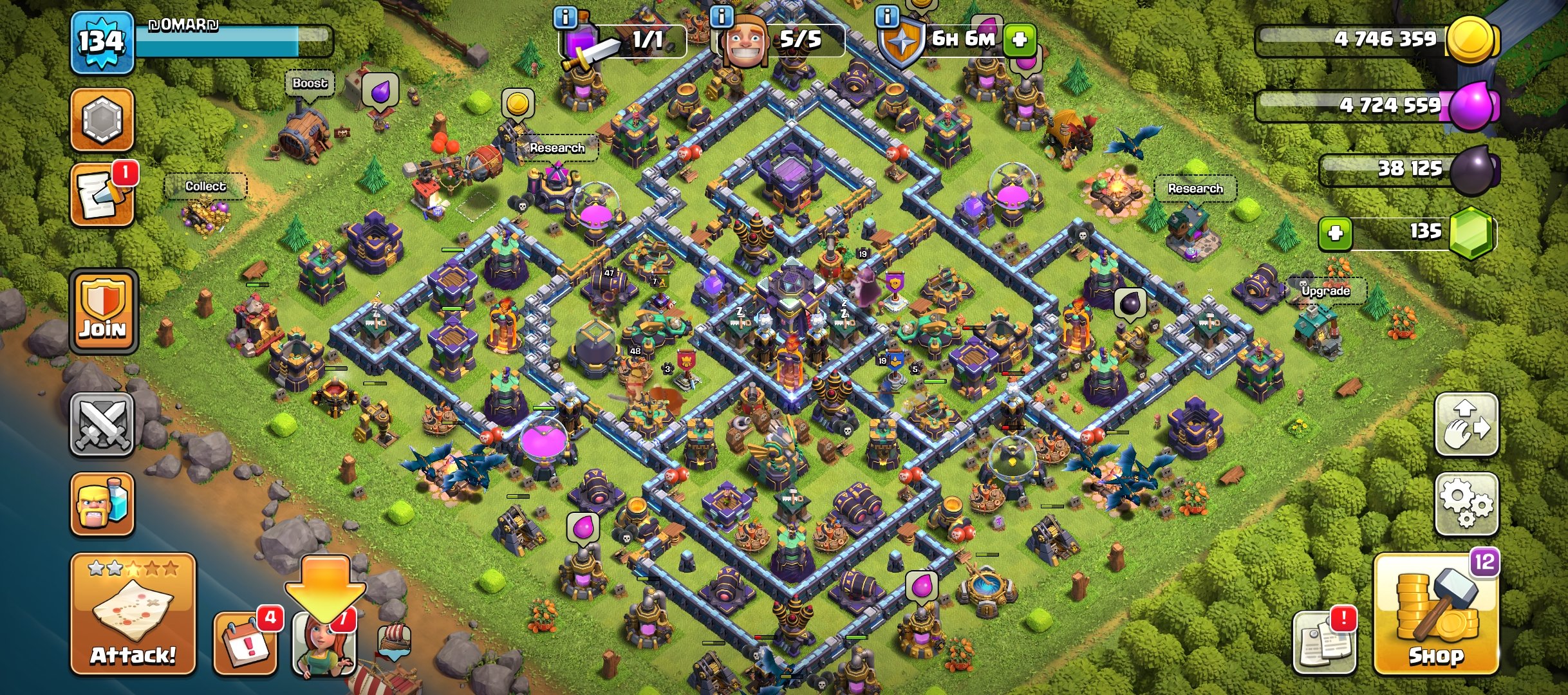Open the layout editor hand button
Image resolution: width=1568 pixels, height=695 pixels.
[x=1466, y=425]
